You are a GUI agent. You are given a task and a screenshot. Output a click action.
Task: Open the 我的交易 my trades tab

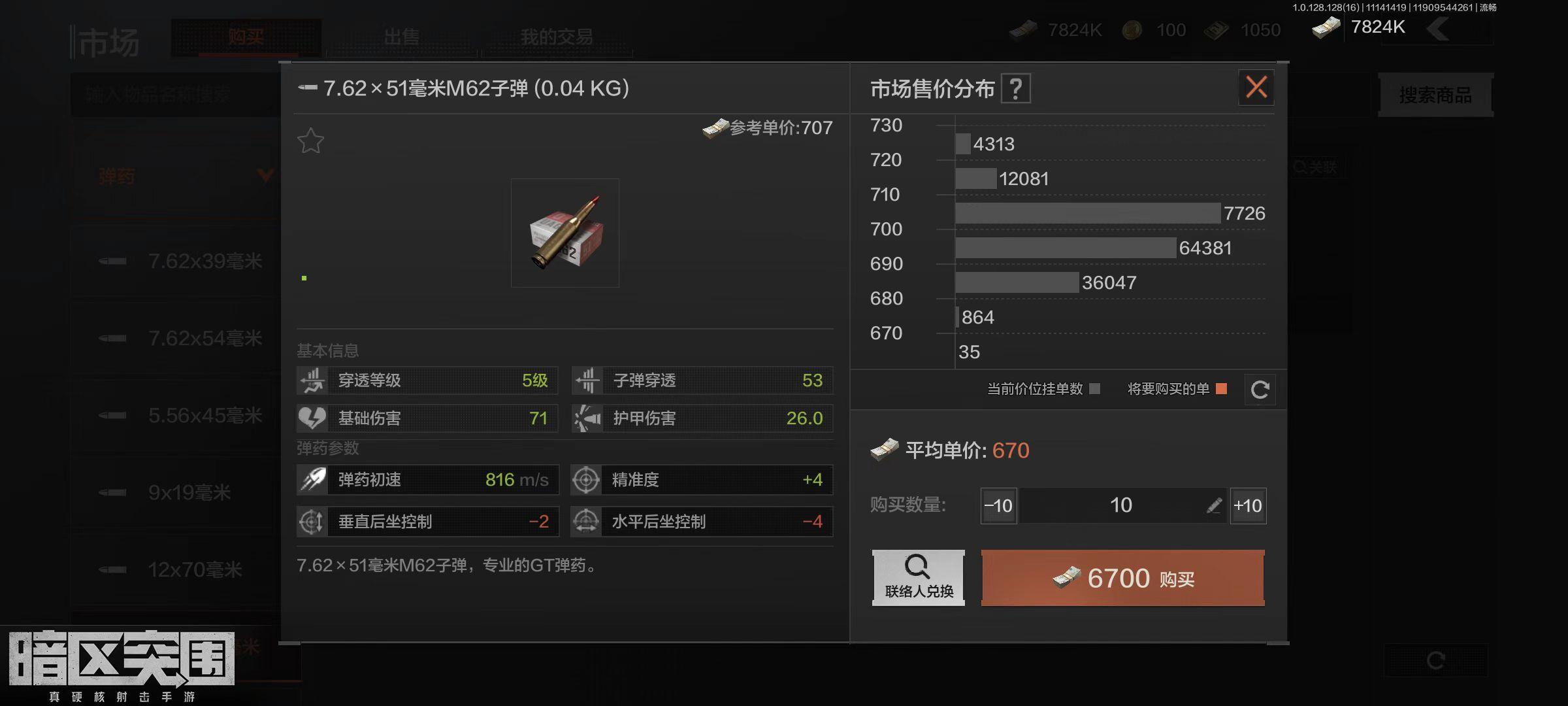click(x=556, y=37)
